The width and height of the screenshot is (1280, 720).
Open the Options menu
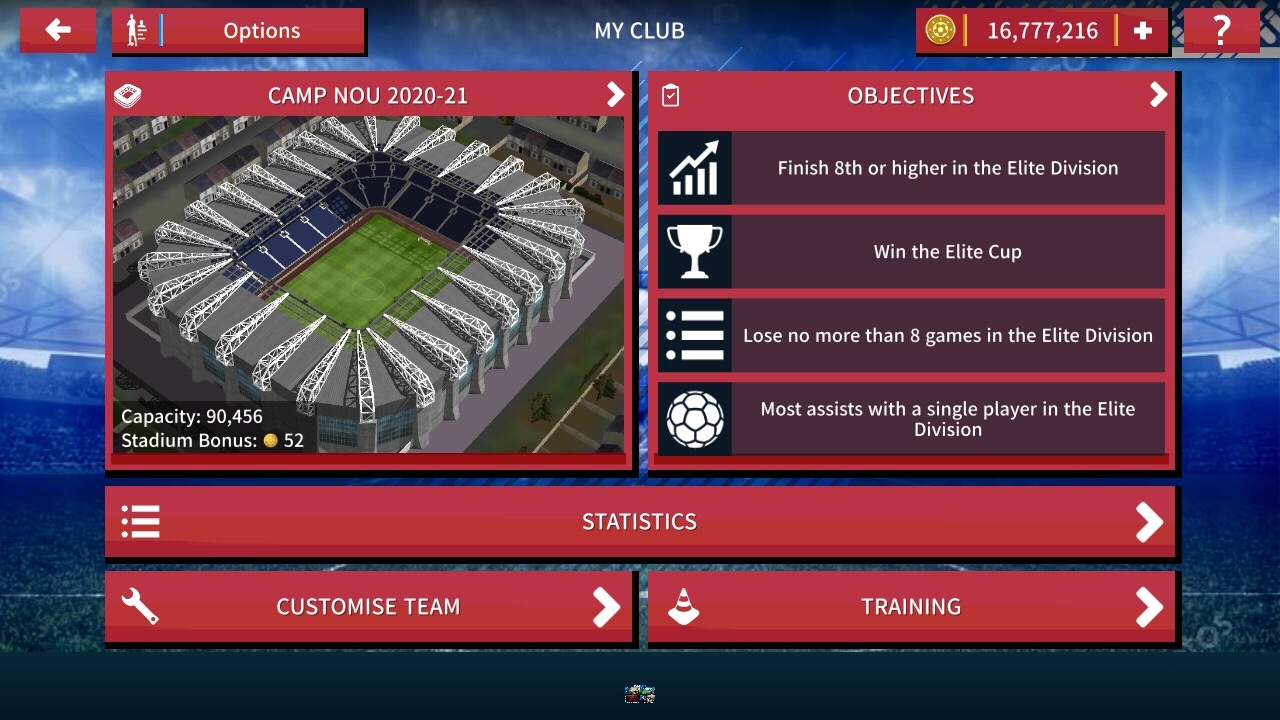[239, 30]
